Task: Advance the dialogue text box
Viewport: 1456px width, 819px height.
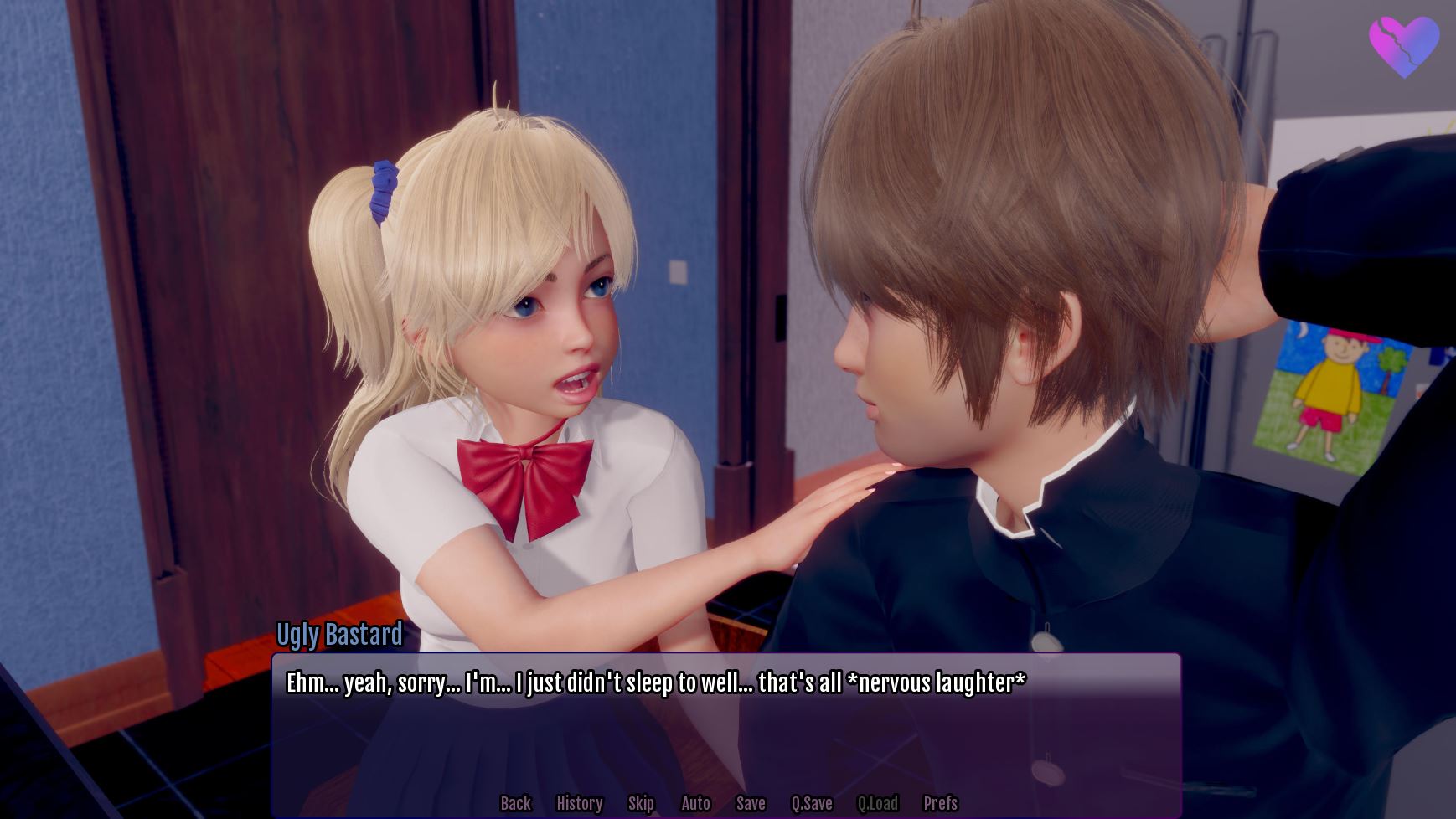Action: (x=725, y=729)
